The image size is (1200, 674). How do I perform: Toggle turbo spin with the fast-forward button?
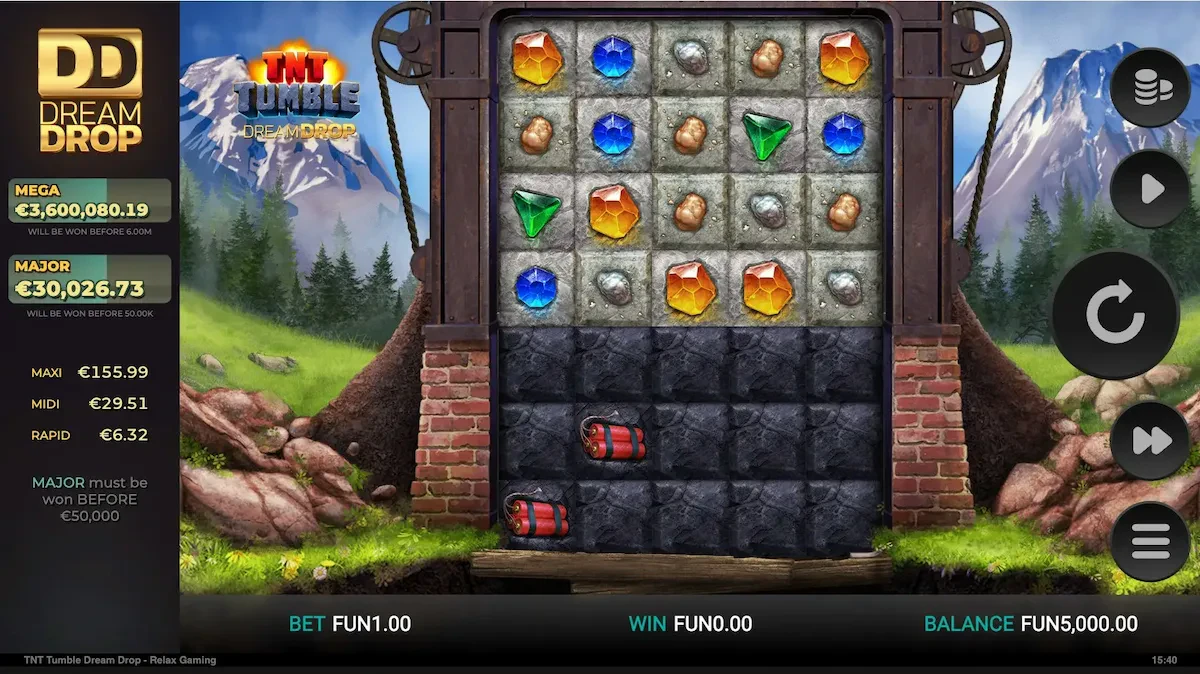click(1149, 441)
